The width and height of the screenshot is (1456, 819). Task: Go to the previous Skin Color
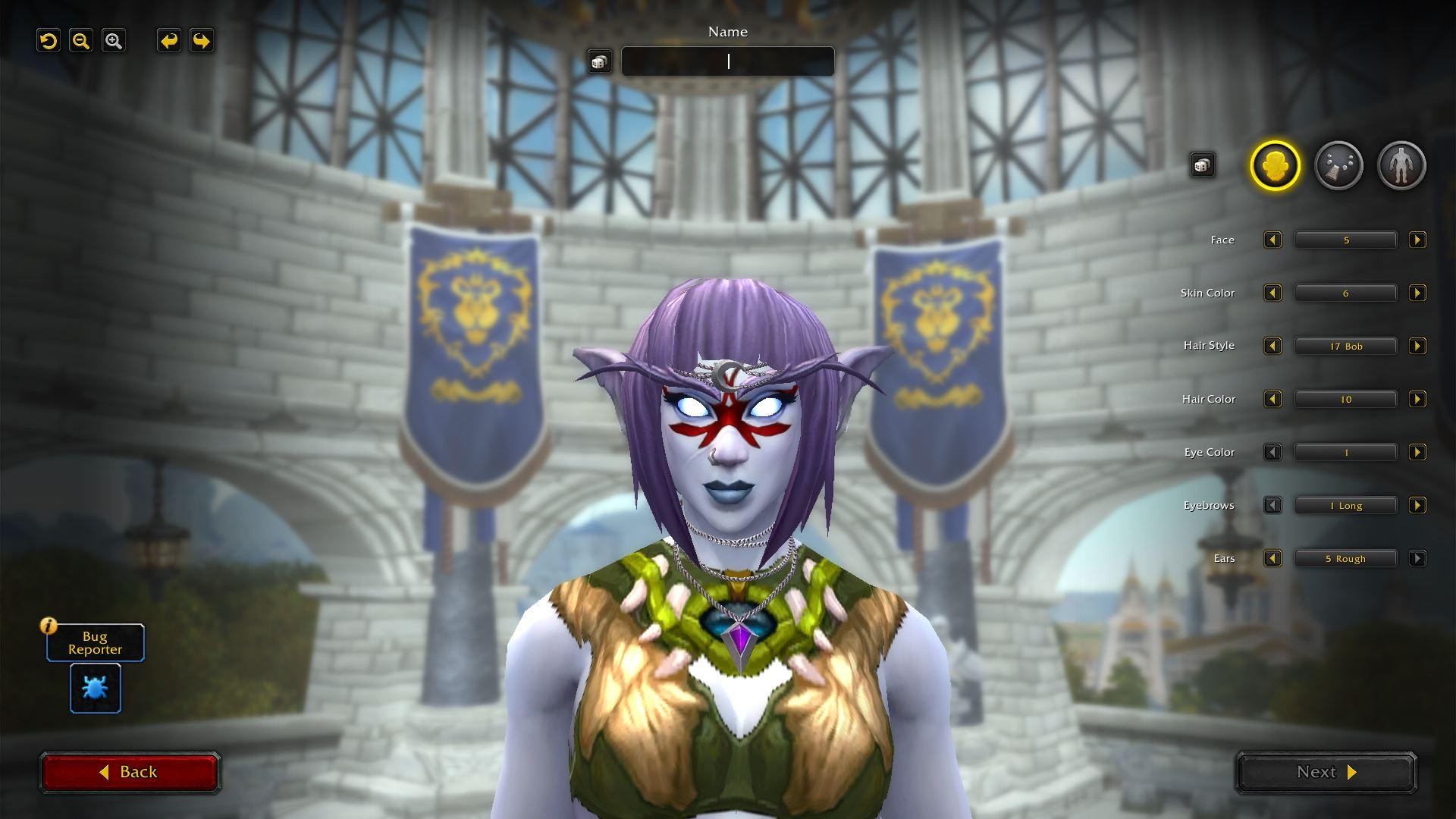1272,293
